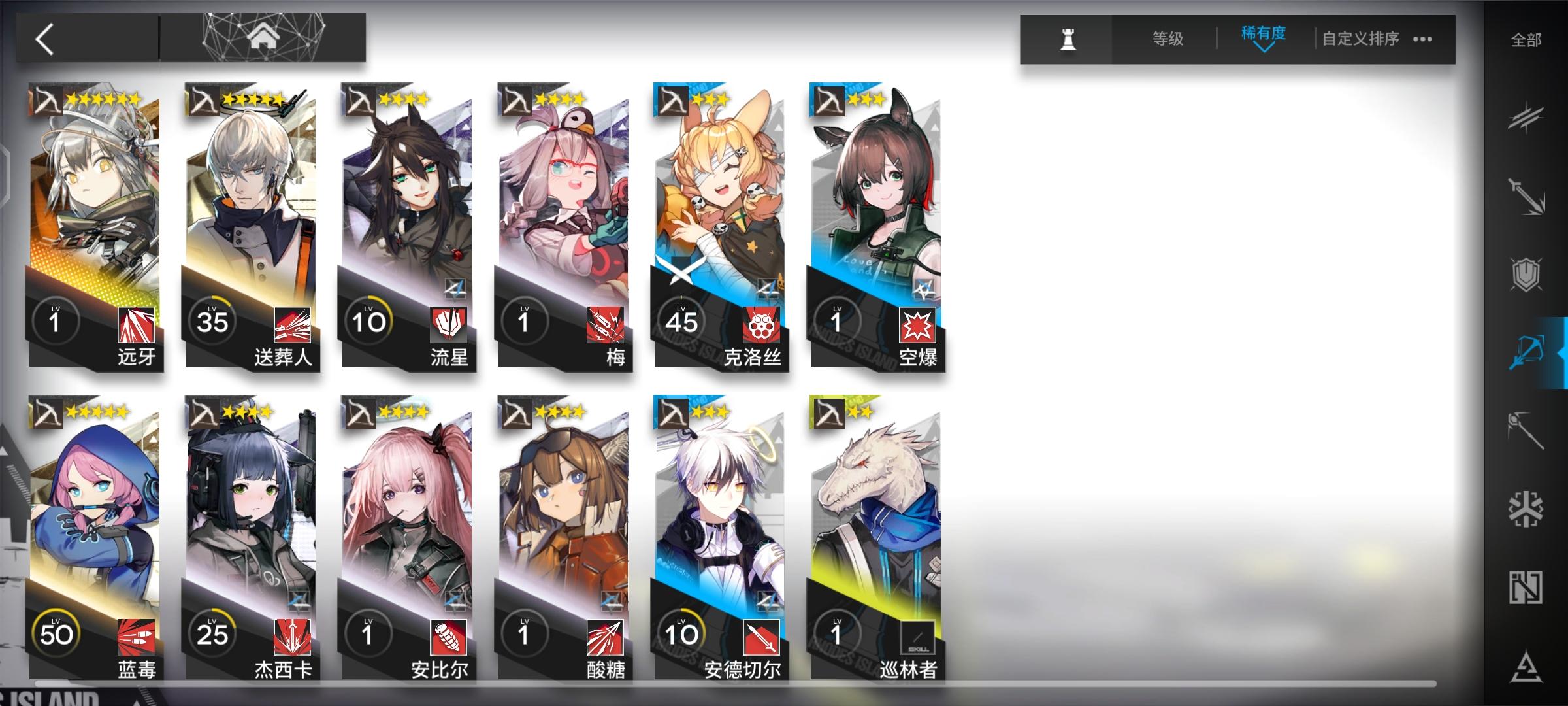
Task: Select the Sniper crossbow class filter
Action: click(1529, 350)
